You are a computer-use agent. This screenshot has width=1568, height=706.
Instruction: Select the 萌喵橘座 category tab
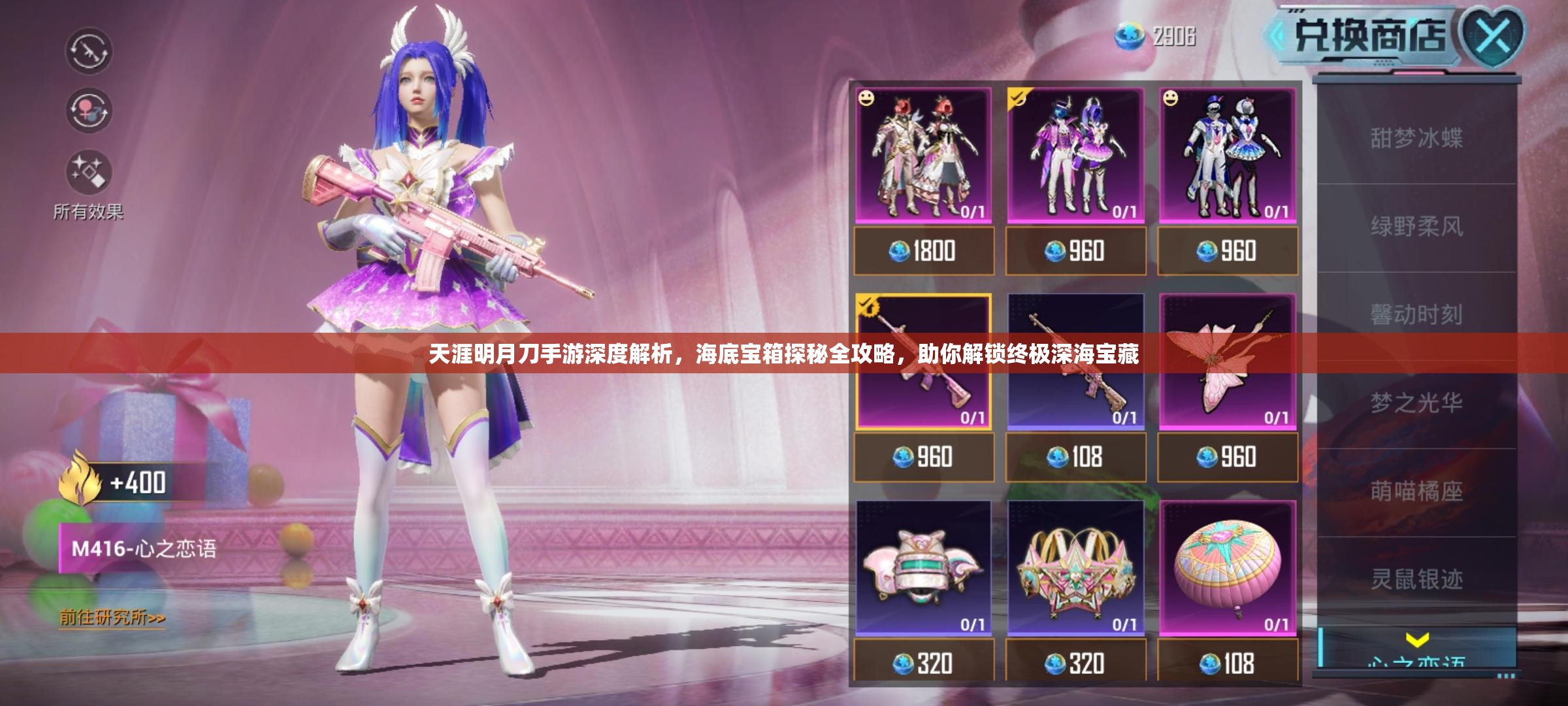(1416, 492)
